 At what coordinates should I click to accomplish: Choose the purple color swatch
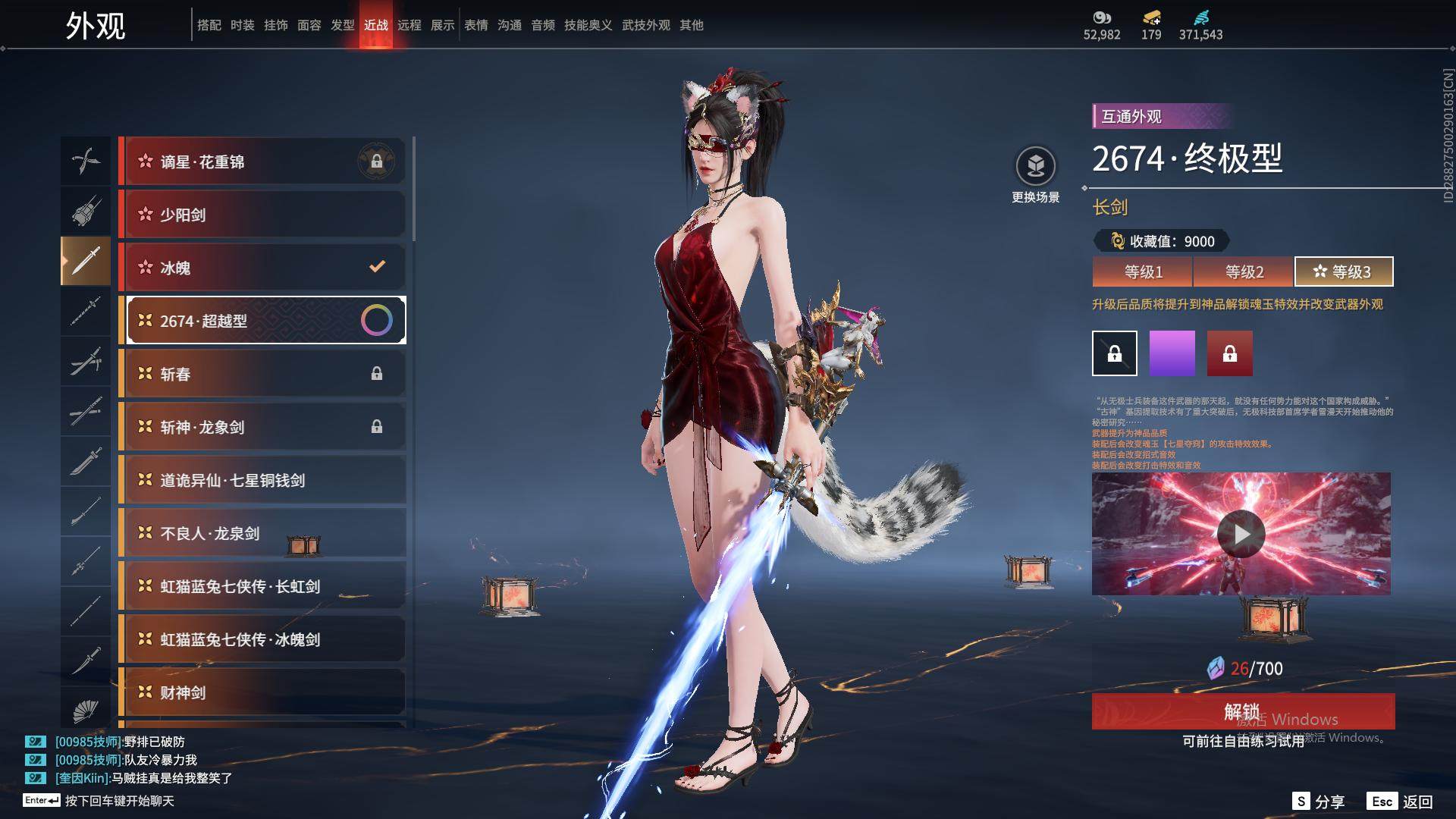tap(1172, 353)
